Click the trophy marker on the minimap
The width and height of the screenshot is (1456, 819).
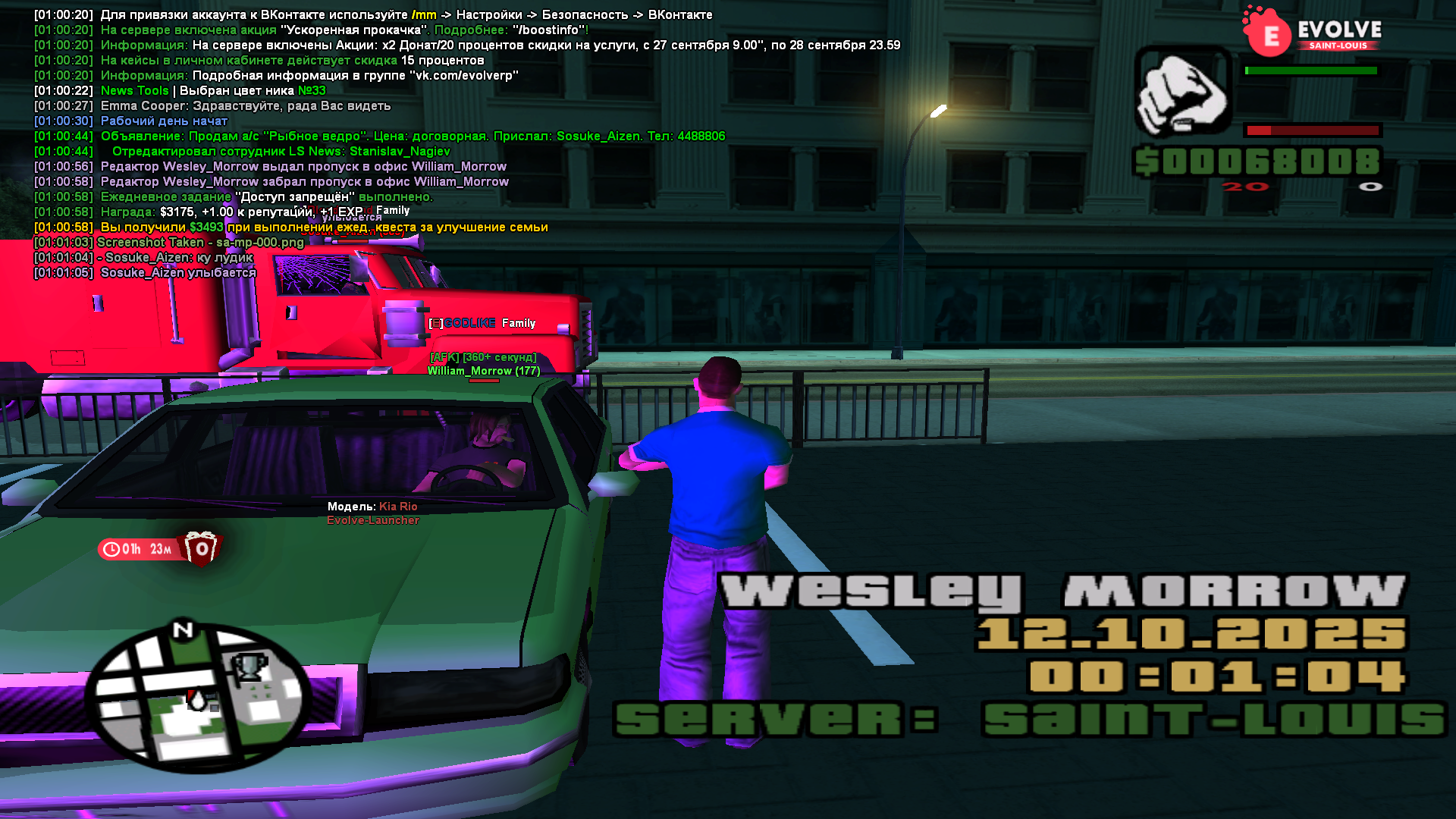(249, 667)
